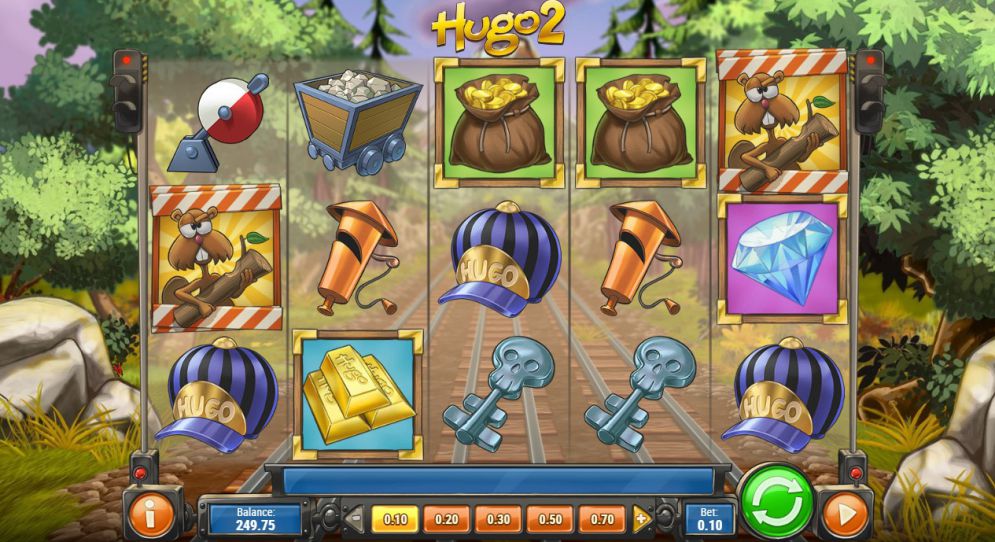
Task: Spin the reels with the green button
Action: click(777, 504)
